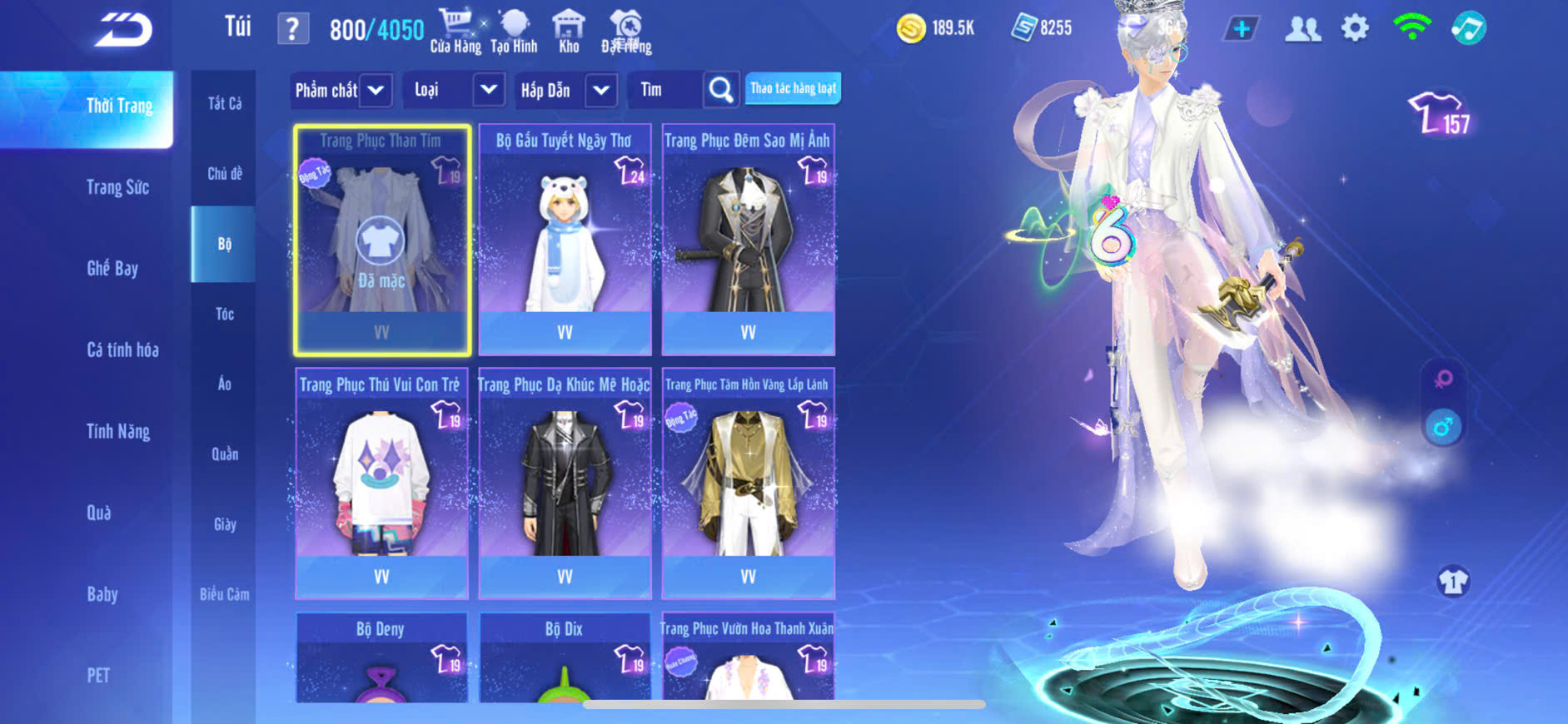Pick Trang Phục Dạ Khúc Mê Hoặc outfit
The height and width of the screenshot is (724, 1568).
point(565,483)
